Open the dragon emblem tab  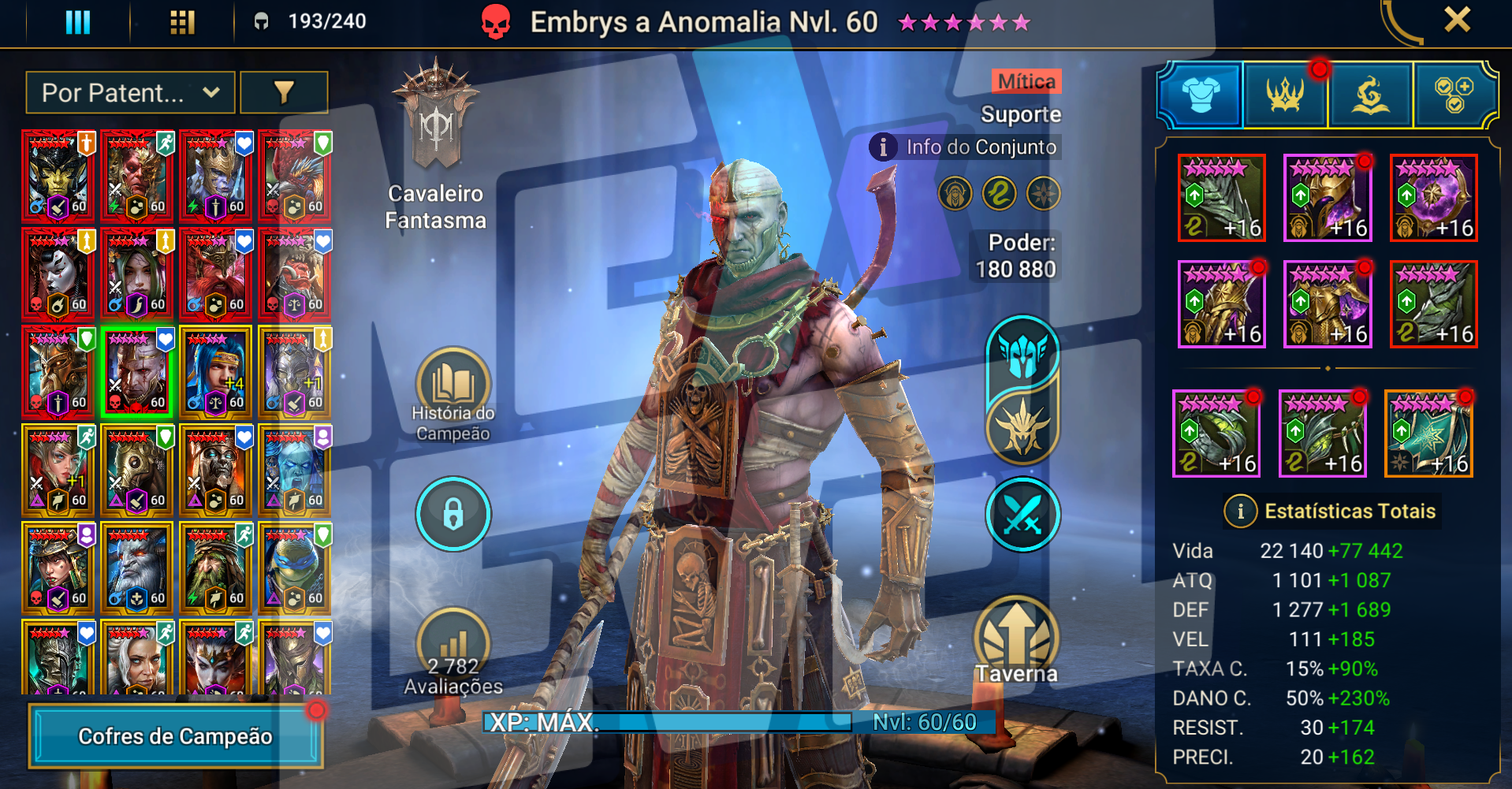click(x=1370, y=95)
